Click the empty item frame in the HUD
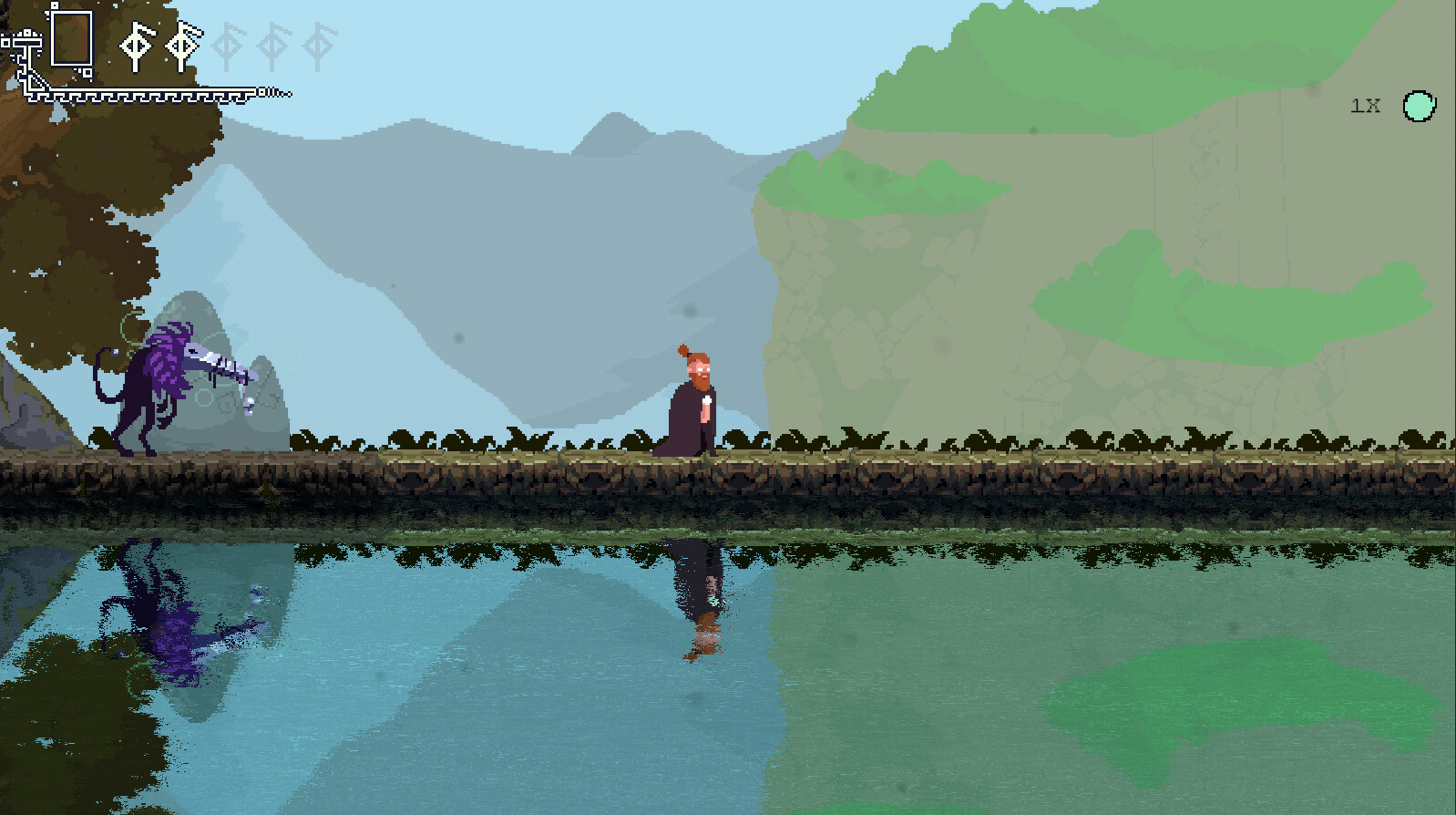This screenshot has width=1456, height=815. [x=71, y=37]
